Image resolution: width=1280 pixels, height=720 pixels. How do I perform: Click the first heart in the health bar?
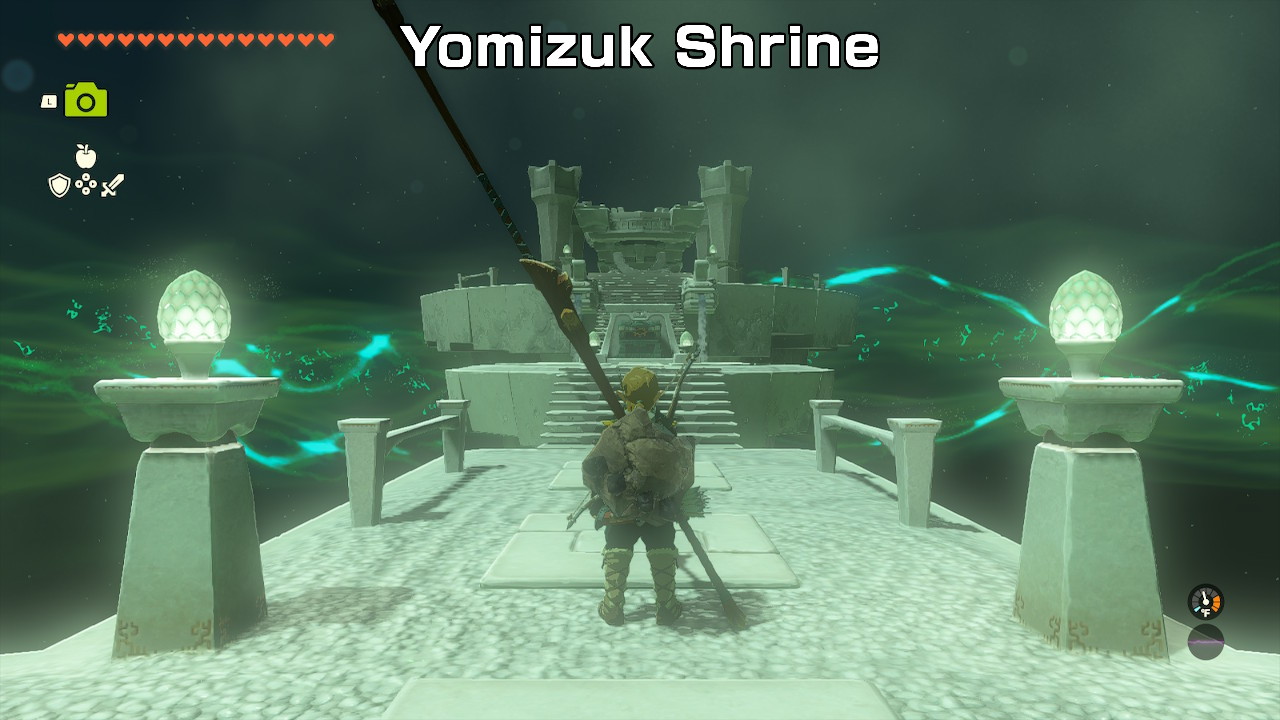pyautogui.click(x=64, y=40)
